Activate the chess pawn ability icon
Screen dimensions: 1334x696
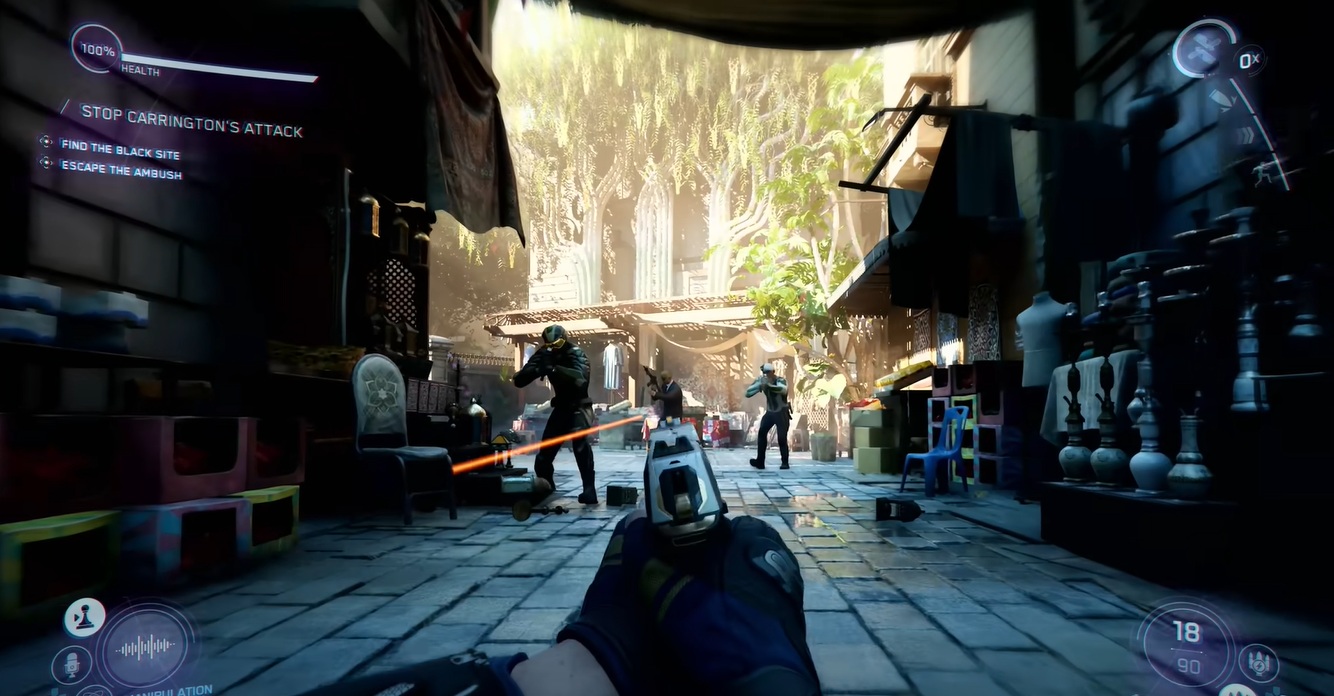point(85,617)
